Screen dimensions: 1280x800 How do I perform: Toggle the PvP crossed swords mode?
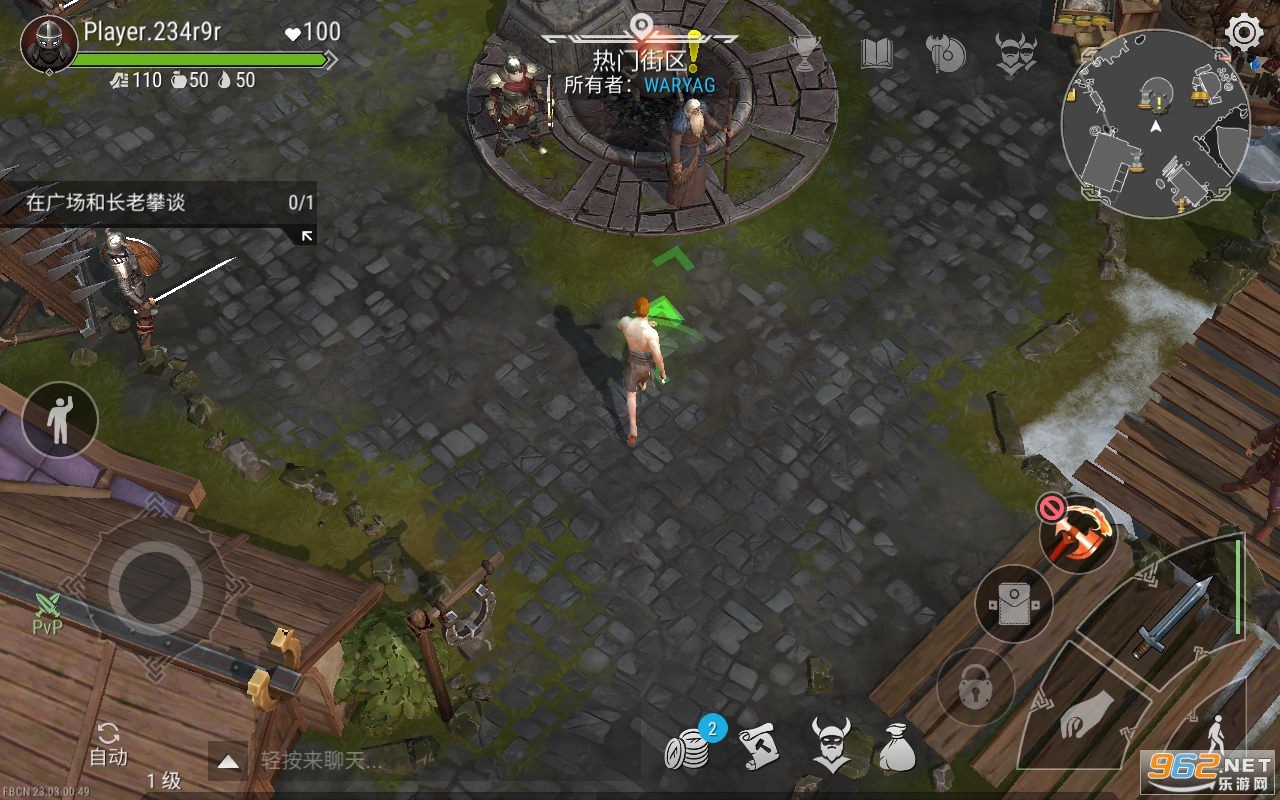47,613
